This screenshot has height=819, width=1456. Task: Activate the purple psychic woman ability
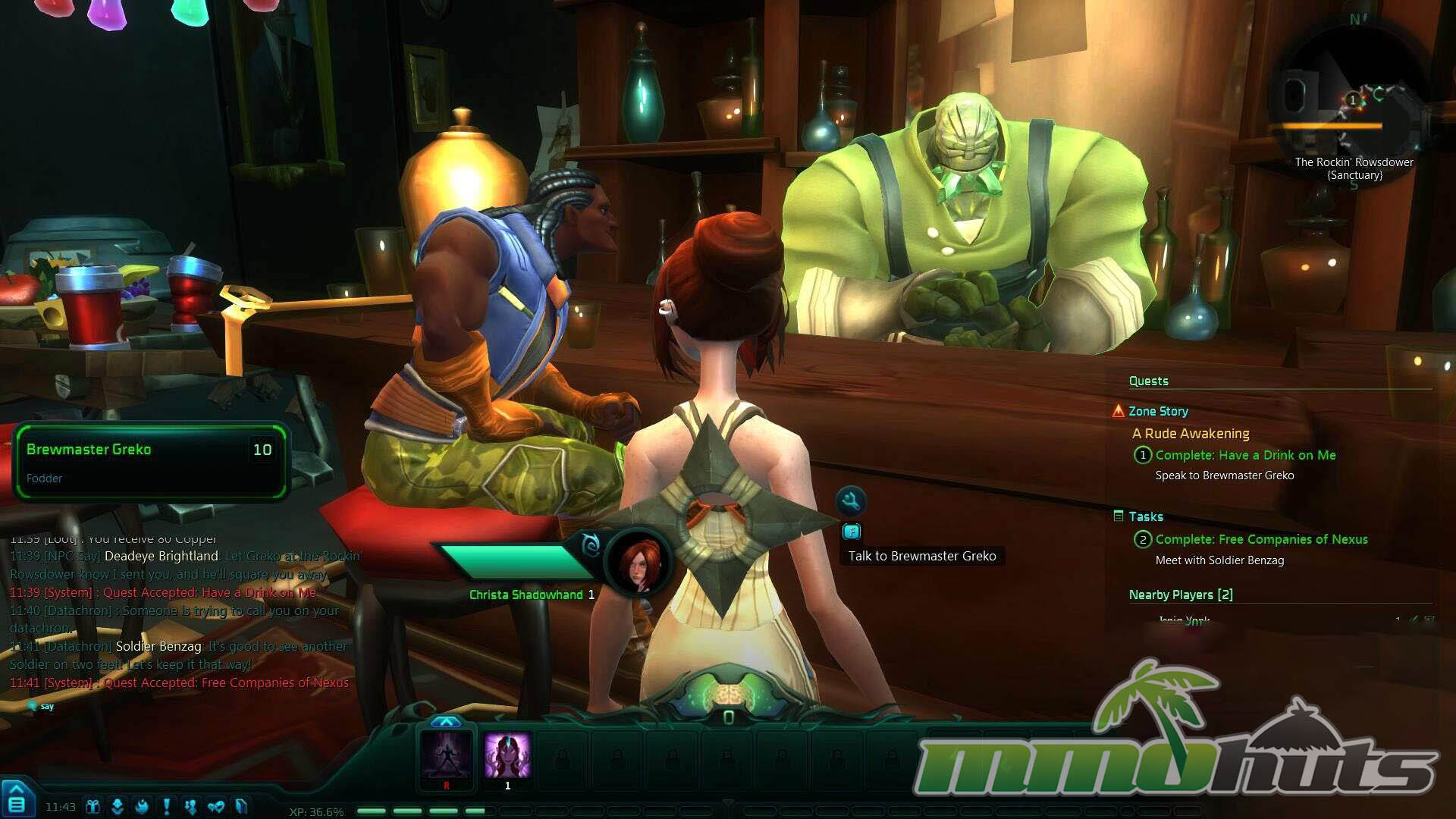(x=507, y=756)
